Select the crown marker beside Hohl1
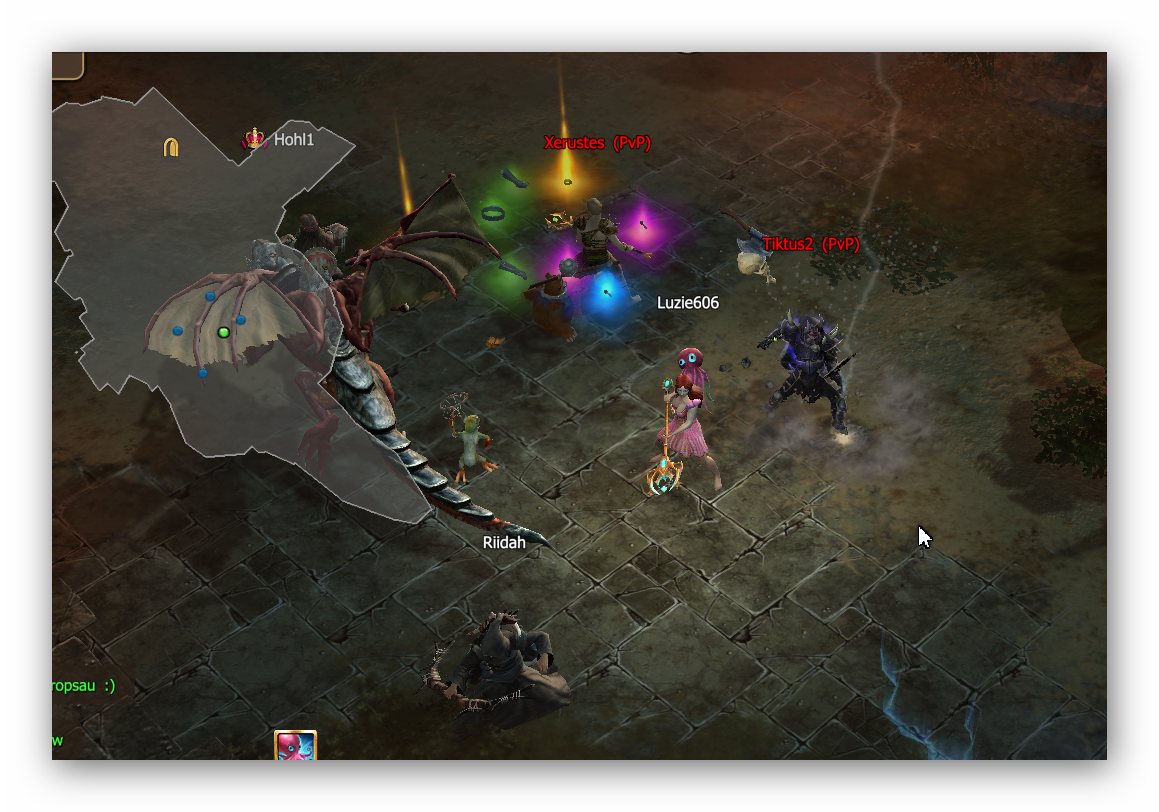1159x812 pixels. click(x=255, y=139)
